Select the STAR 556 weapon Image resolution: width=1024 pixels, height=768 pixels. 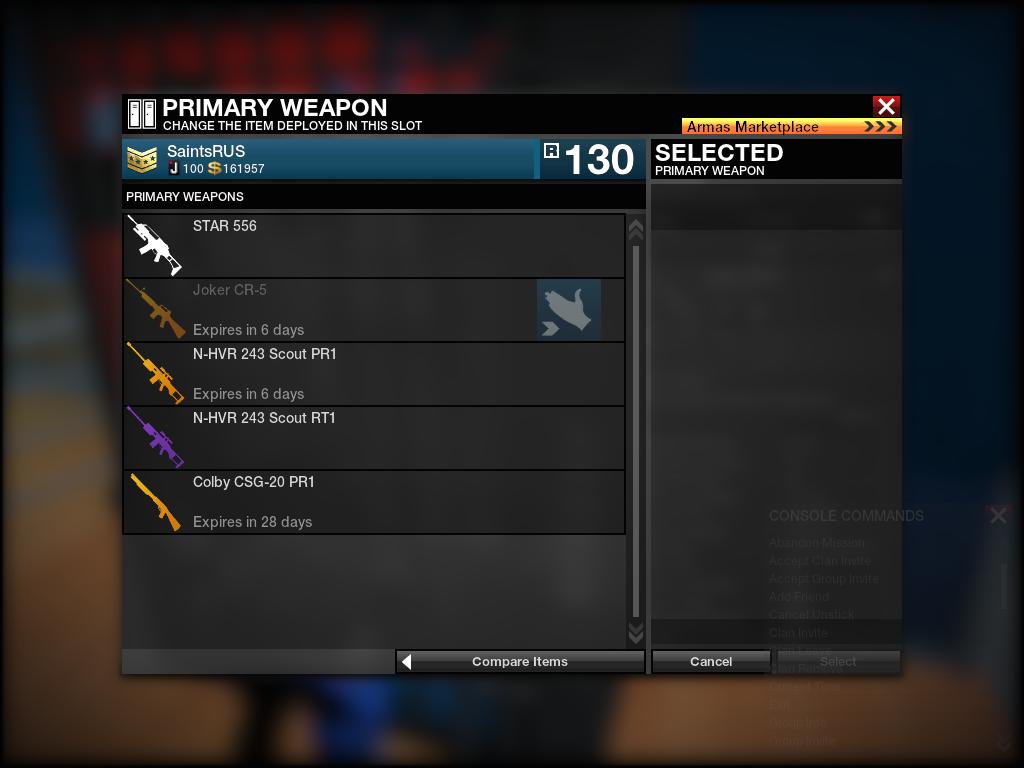click(374, 246)
